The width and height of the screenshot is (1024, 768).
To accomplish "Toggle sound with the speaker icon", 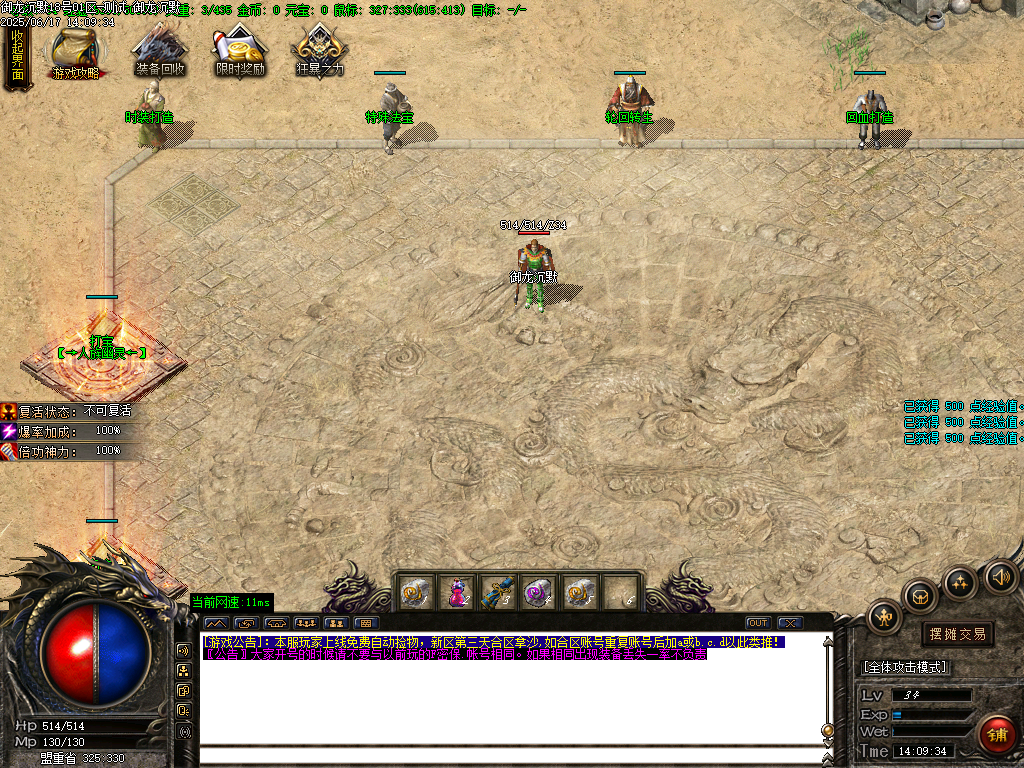I will click(x=1000, y=576).
